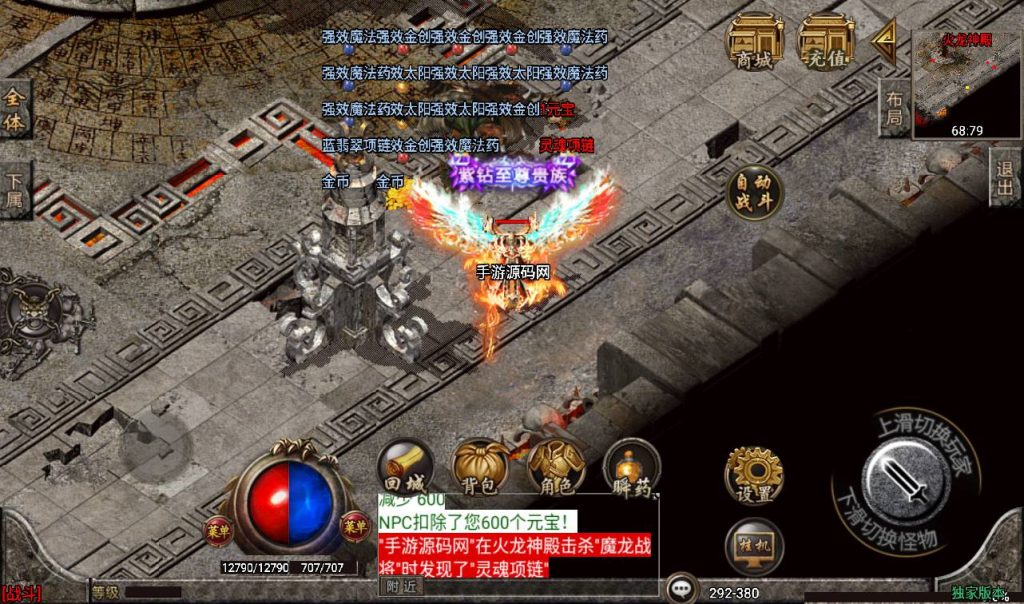Screen dimensions: 1024x604
Task: Open the chat speech bubble icon
Action: [682, 588]
